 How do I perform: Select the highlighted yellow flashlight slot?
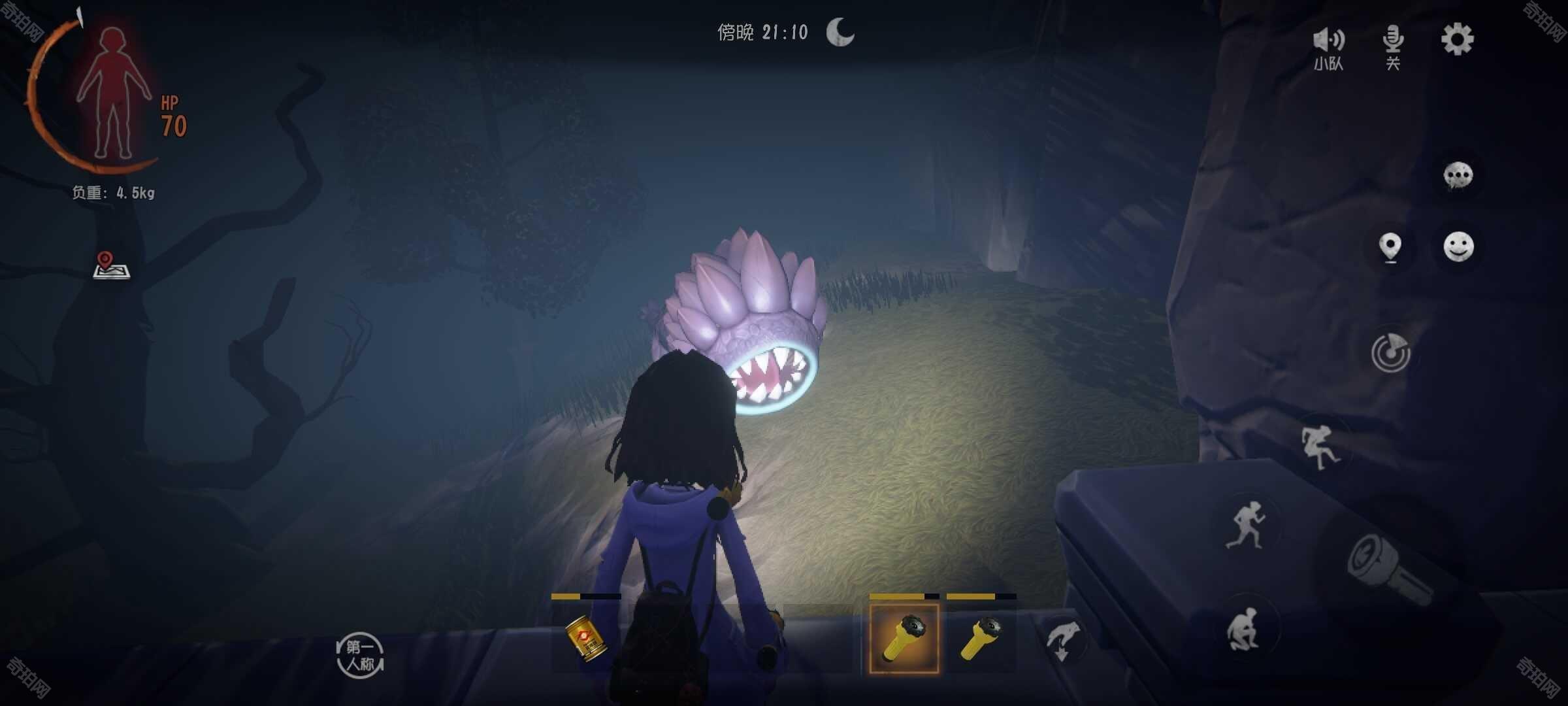904,638
